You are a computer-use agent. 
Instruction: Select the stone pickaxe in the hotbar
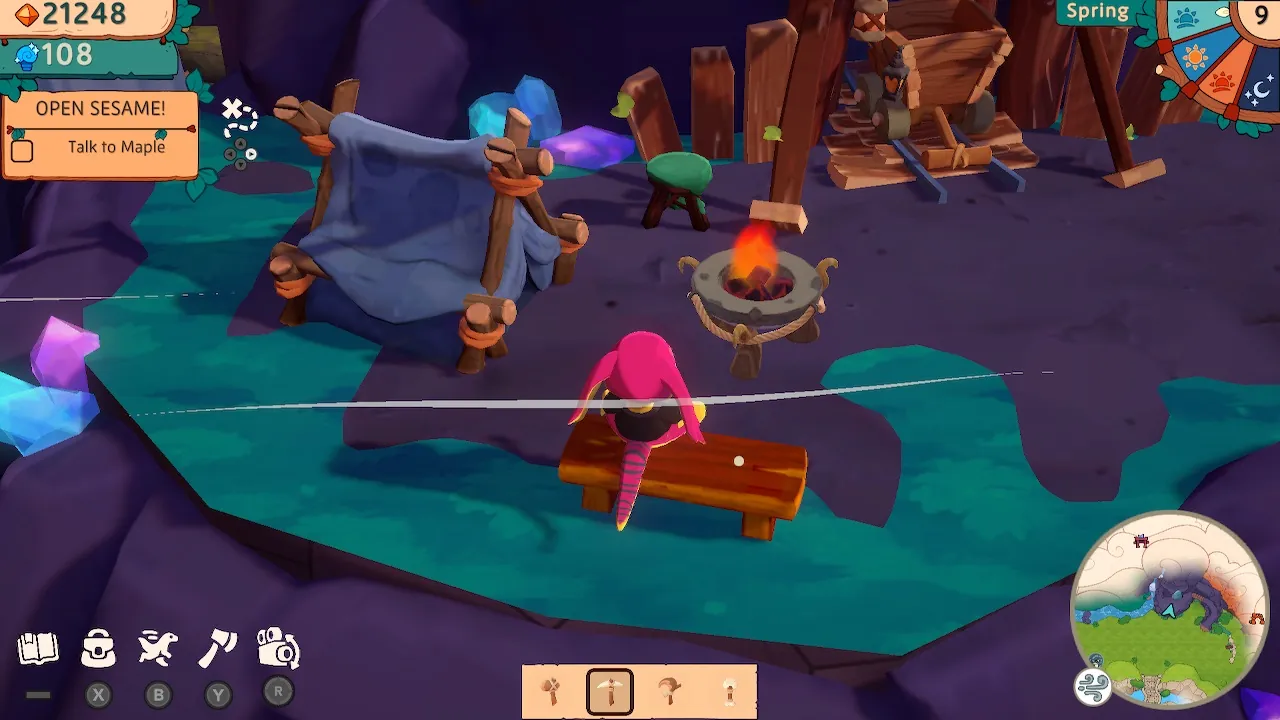click(x=611, y=688)
